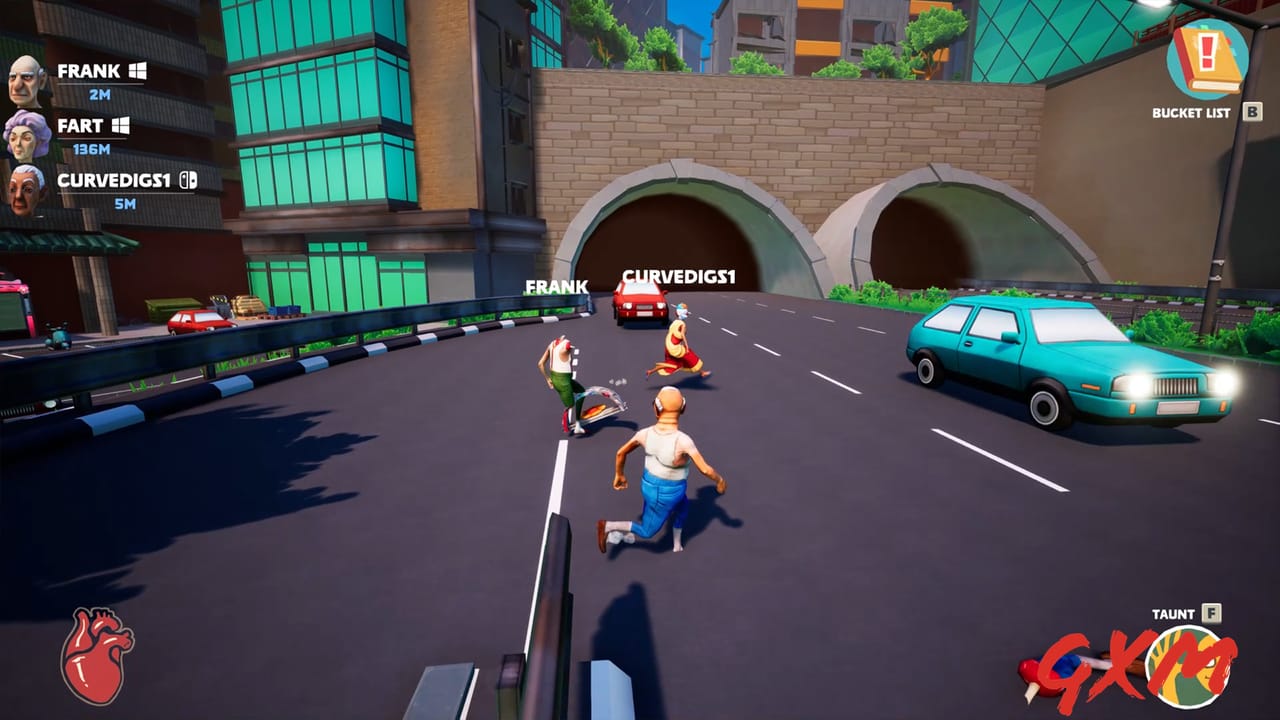Screen dimensions: 1280x720
Task: Click the TAUNT text label
Action: pos(1174,613)
